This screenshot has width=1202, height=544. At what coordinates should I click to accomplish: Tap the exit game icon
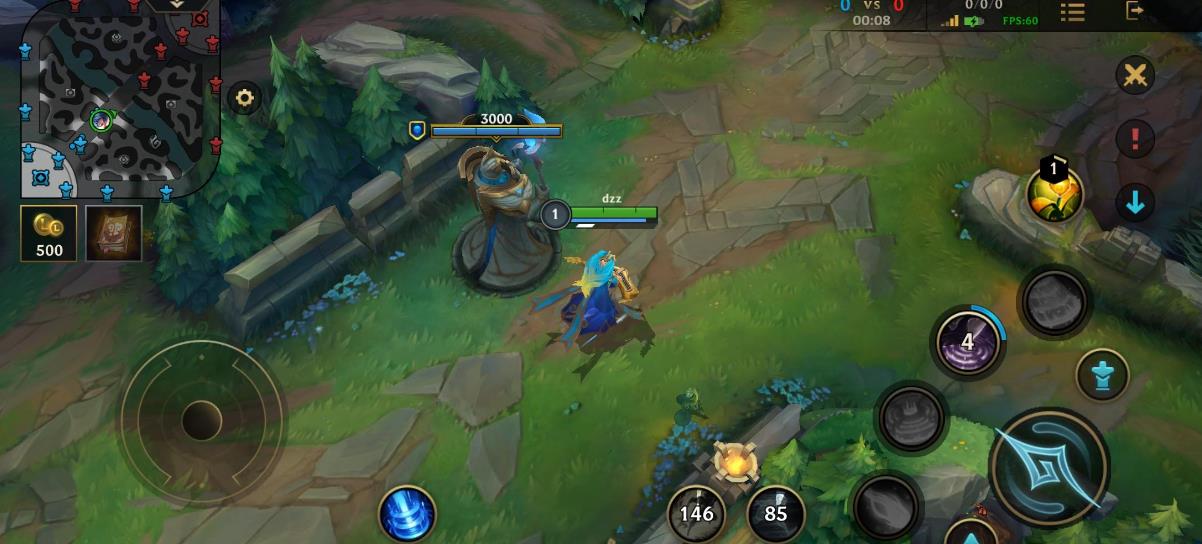tap(1135, 11)
